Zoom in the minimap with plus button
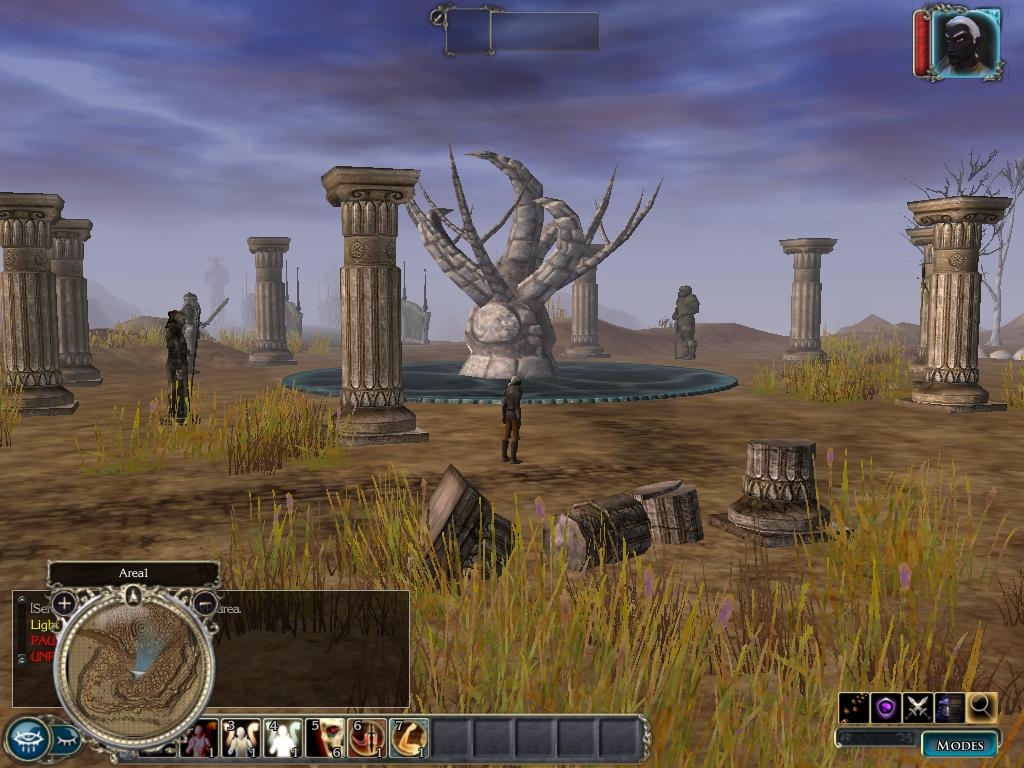 (x=64, y=603)
